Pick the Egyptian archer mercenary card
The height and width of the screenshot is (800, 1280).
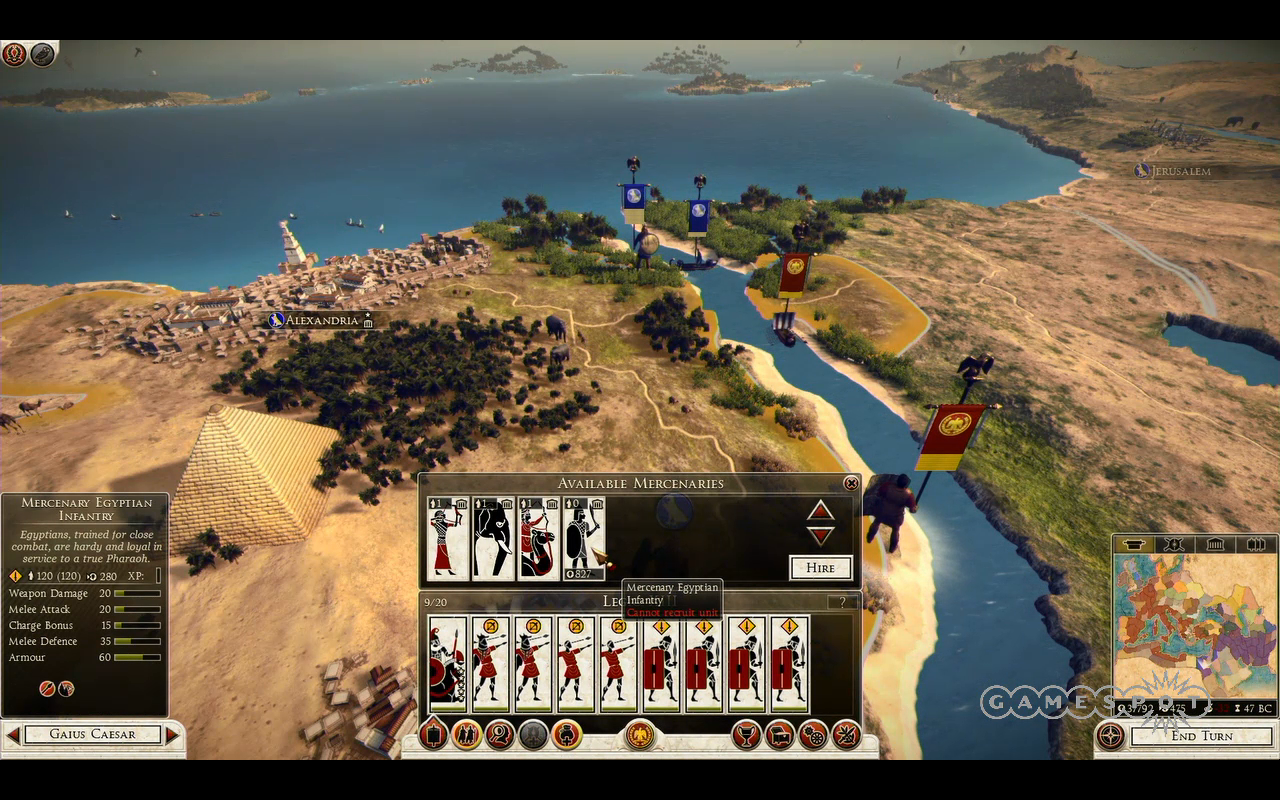447,538
